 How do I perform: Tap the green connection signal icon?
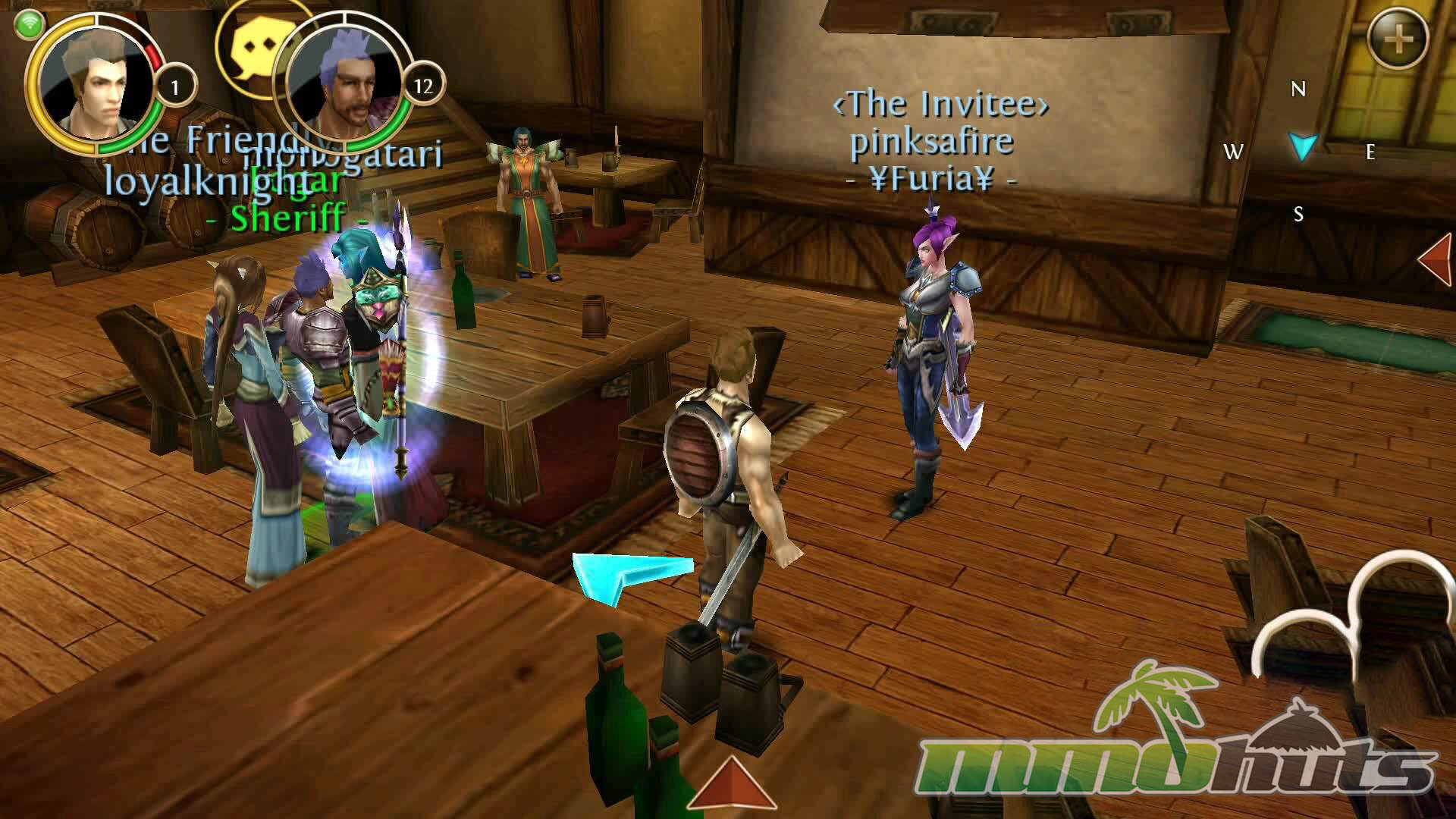[x=29, y=24]
